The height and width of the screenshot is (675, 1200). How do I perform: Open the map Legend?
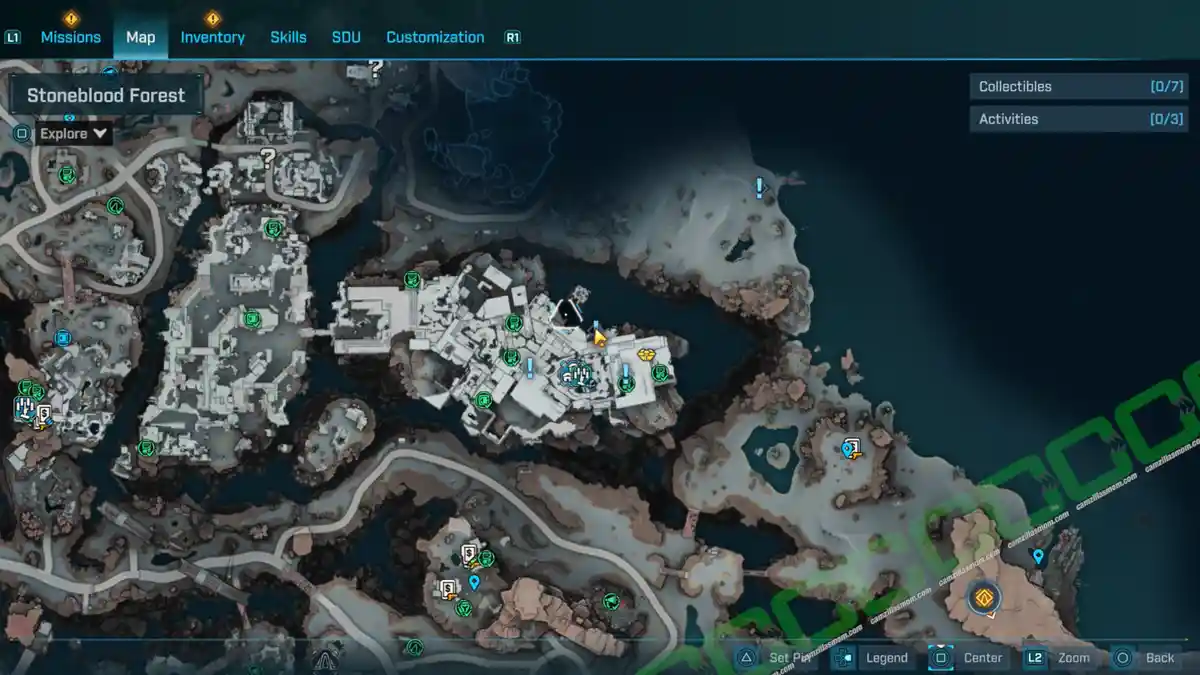pyautogui.click(x=886, y=658)
